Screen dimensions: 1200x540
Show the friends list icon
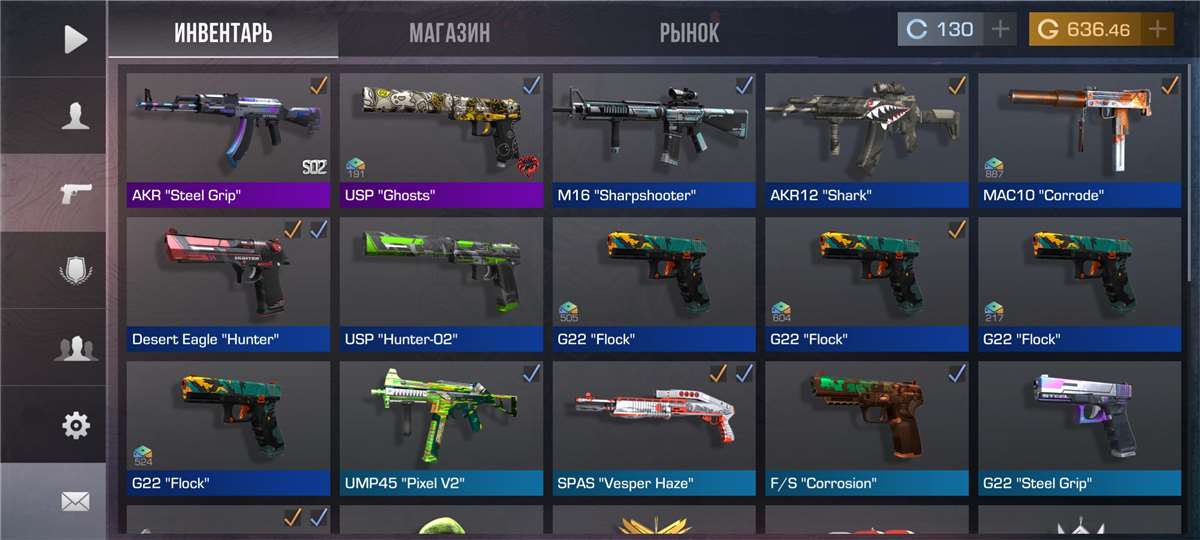(75, 348)
